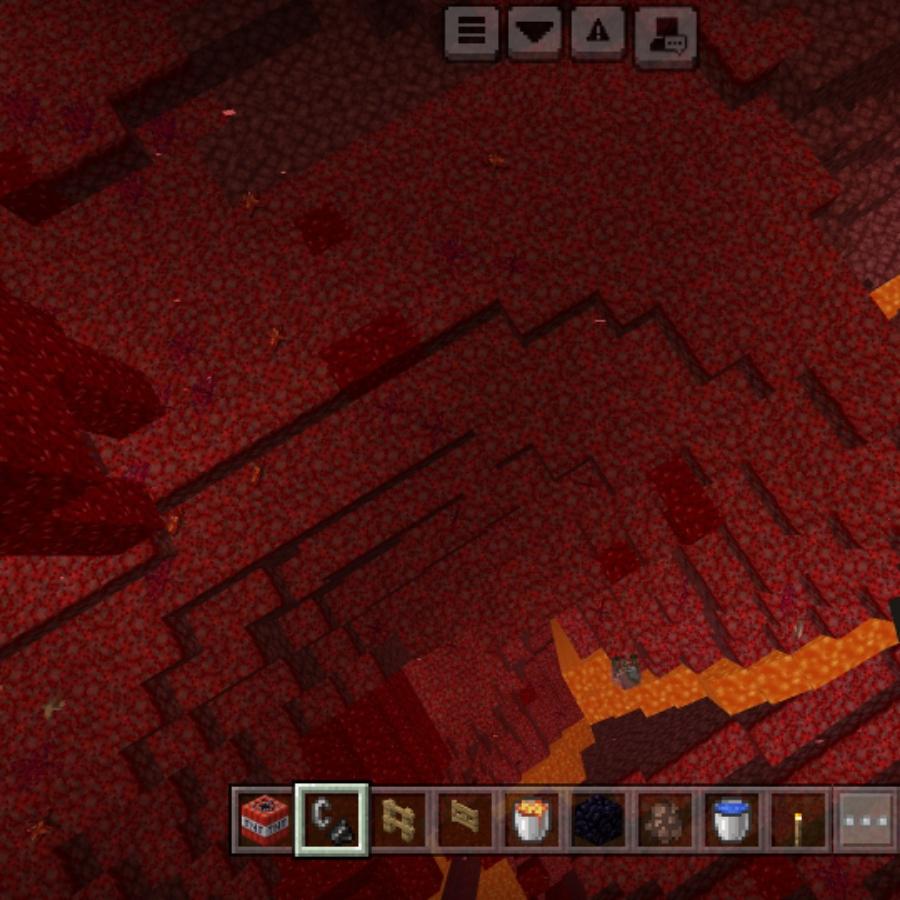Click the warning triangle icon button
The height and width of the screenshot is (900, 900).
[598, 32]
